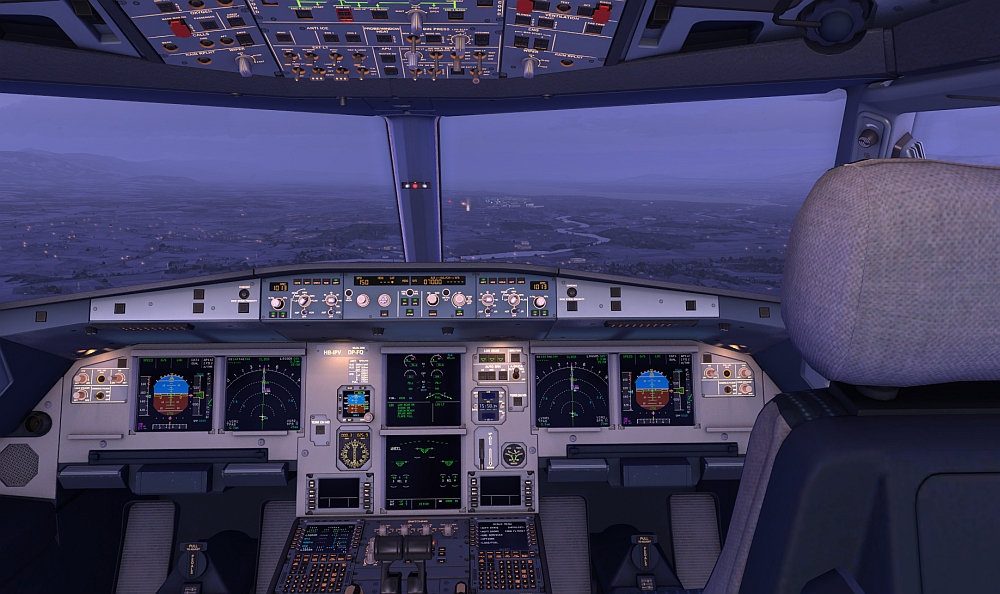The height and width of the screenshot is (594, 1000).
Task: Click the first officer's primary flight display
Action: (x=656, y=390)
